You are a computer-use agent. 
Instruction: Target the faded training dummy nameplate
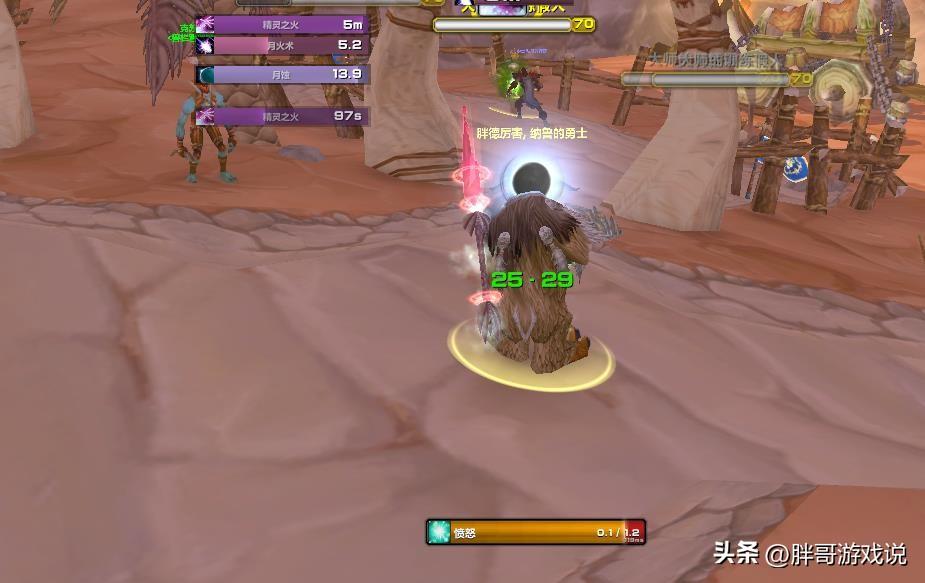point(715,78)
